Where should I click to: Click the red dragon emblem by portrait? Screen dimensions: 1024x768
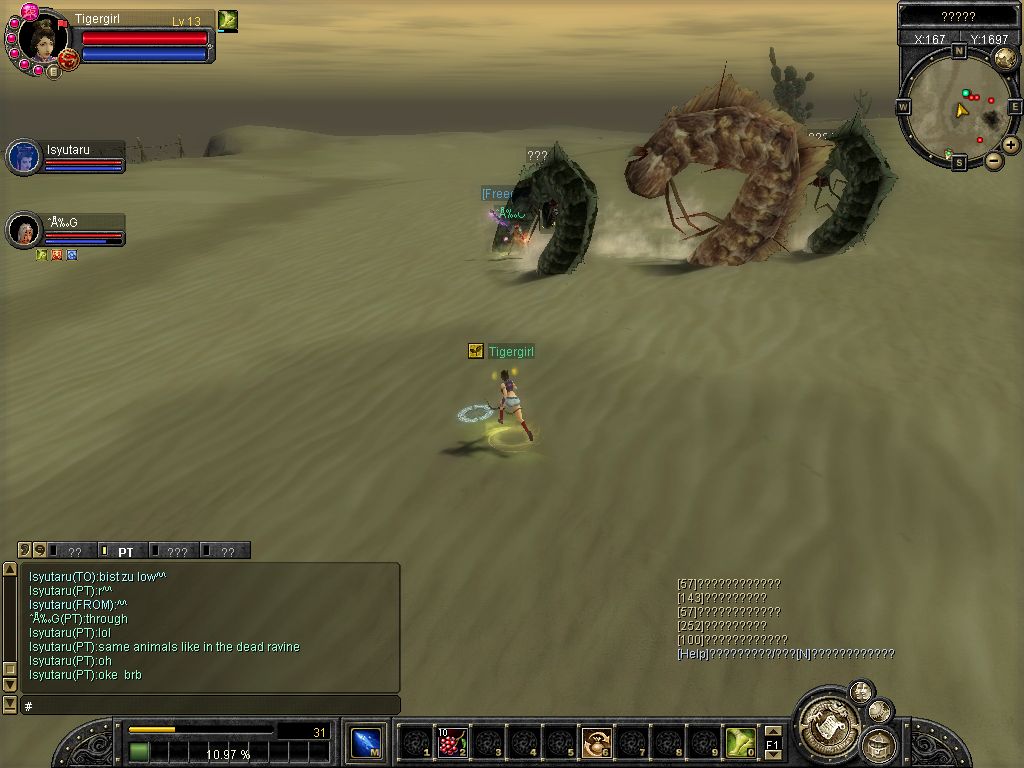coord(69,59)
